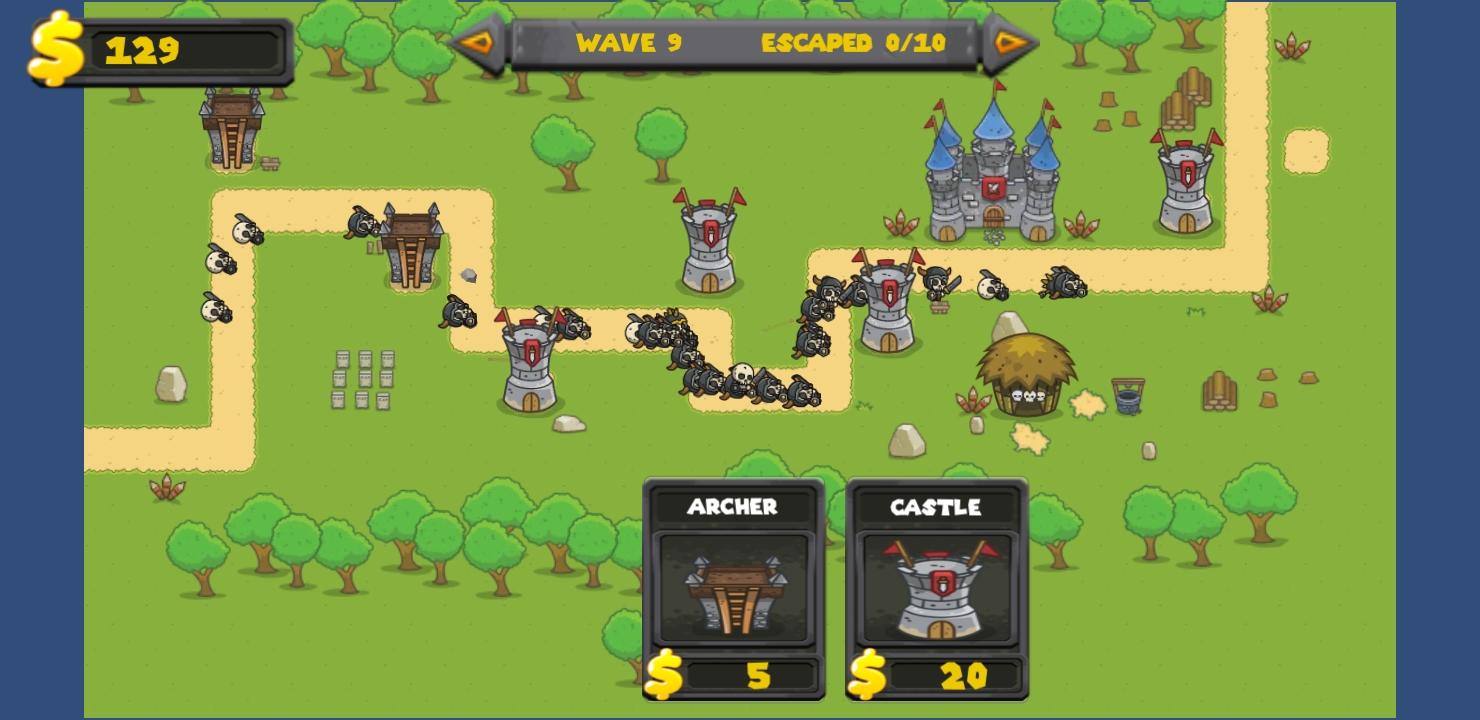Viewport: 1480px width, 720px height.
Task: Select the Archer tower build card
Action: [x=733, y=588]
